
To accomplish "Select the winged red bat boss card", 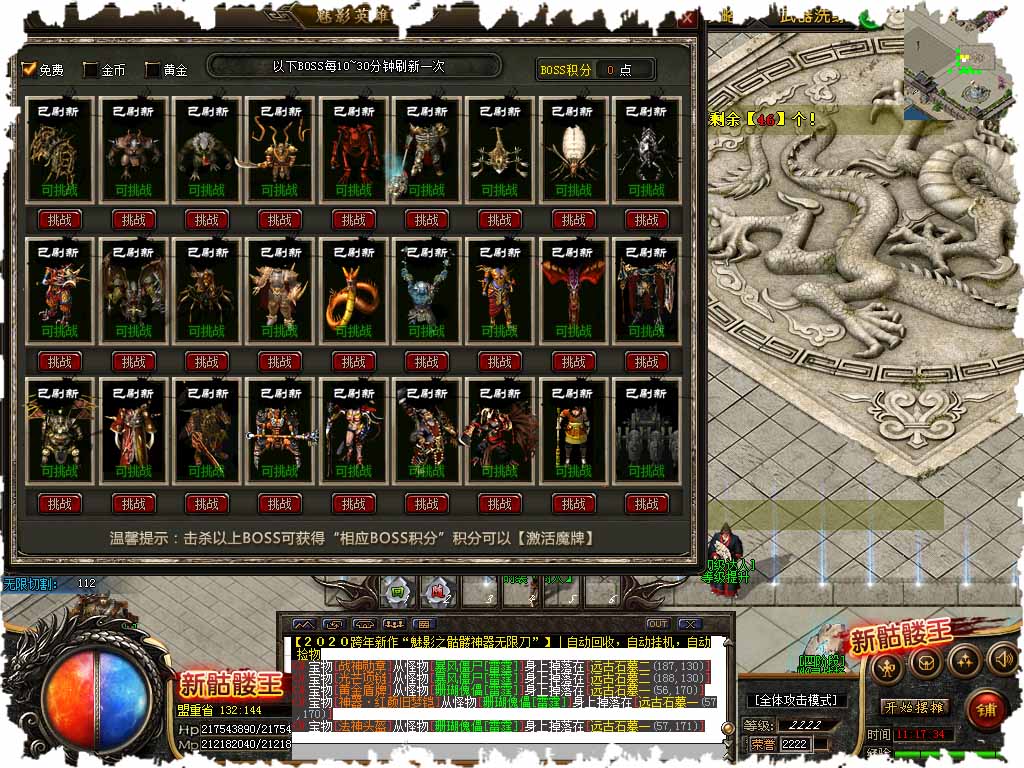I will (x=574, y=290).
